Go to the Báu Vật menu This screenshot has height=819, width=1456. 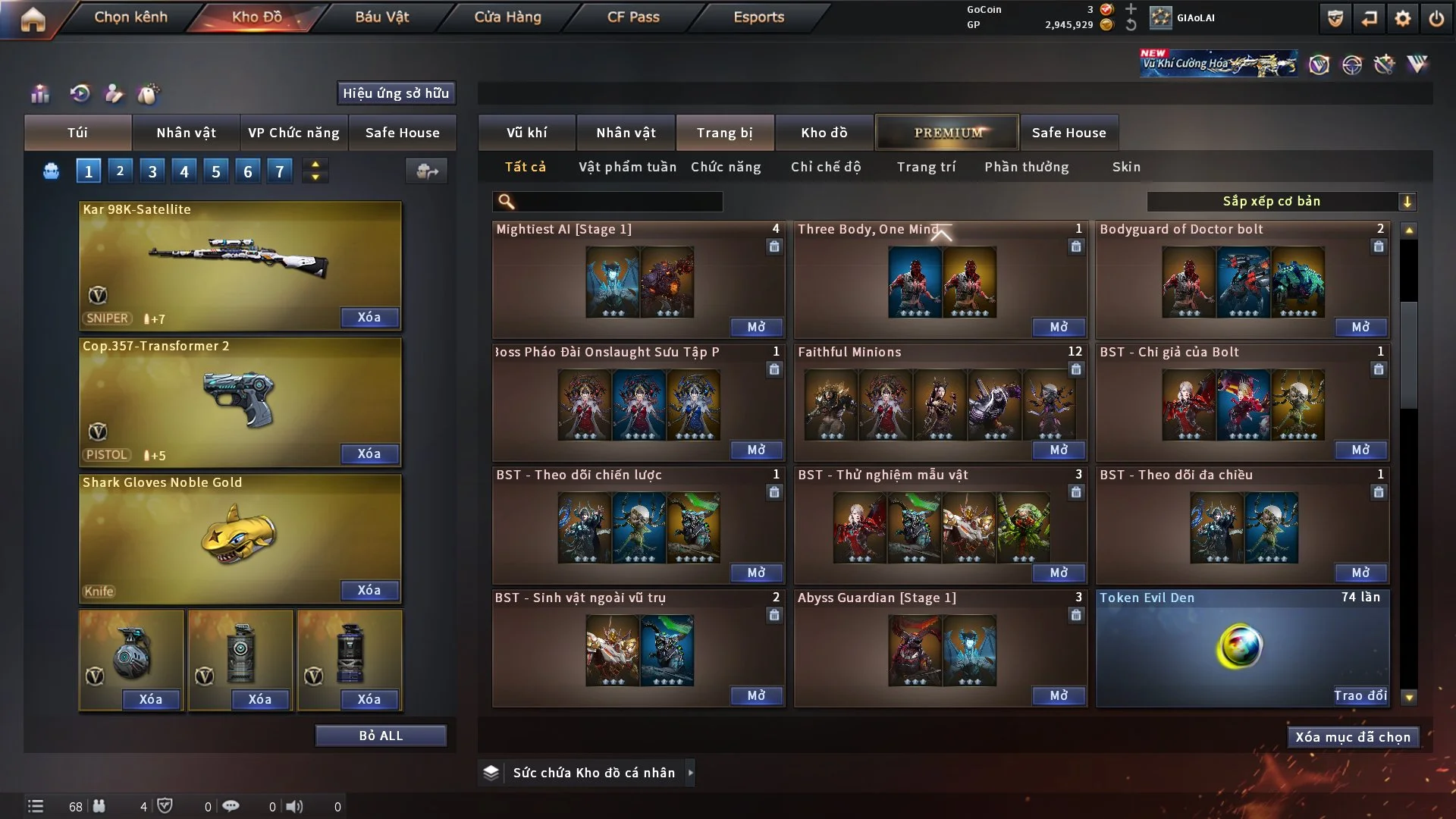381,17
